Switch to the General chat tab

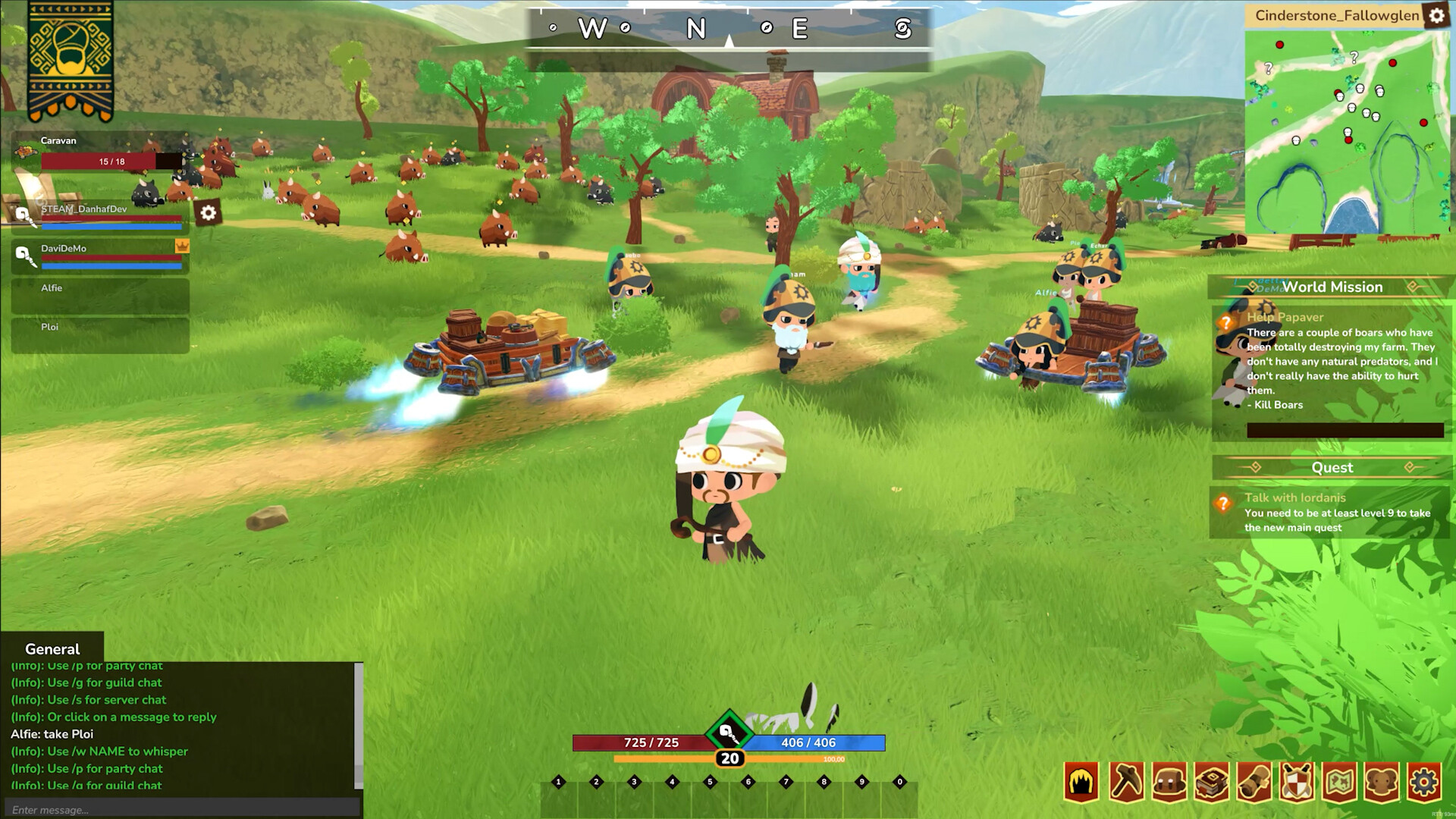pyautogui.click(x=52, y=649)
